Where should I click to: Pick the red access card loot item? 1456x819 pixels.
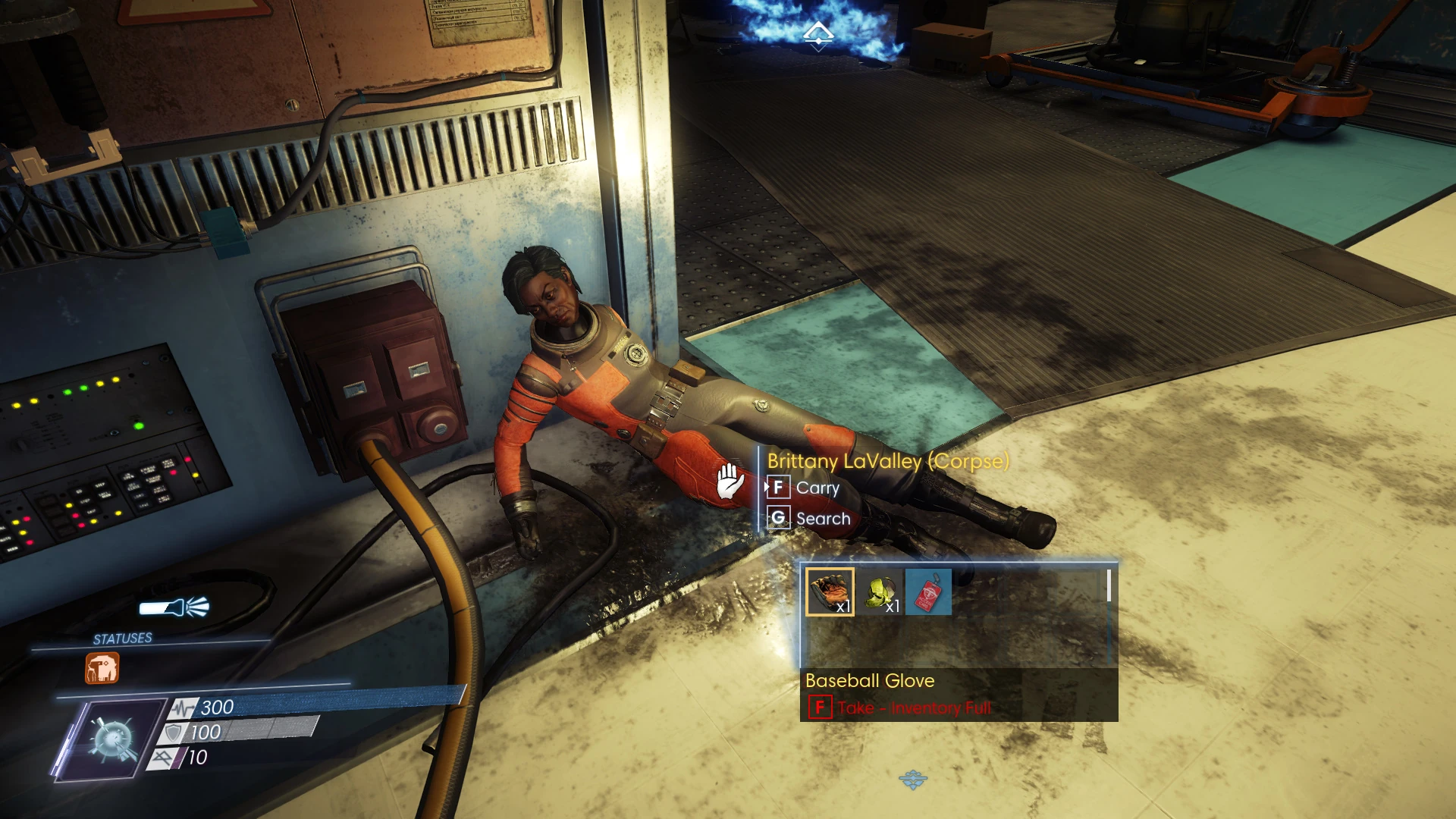pyautogui.click(x=928, y=592)
